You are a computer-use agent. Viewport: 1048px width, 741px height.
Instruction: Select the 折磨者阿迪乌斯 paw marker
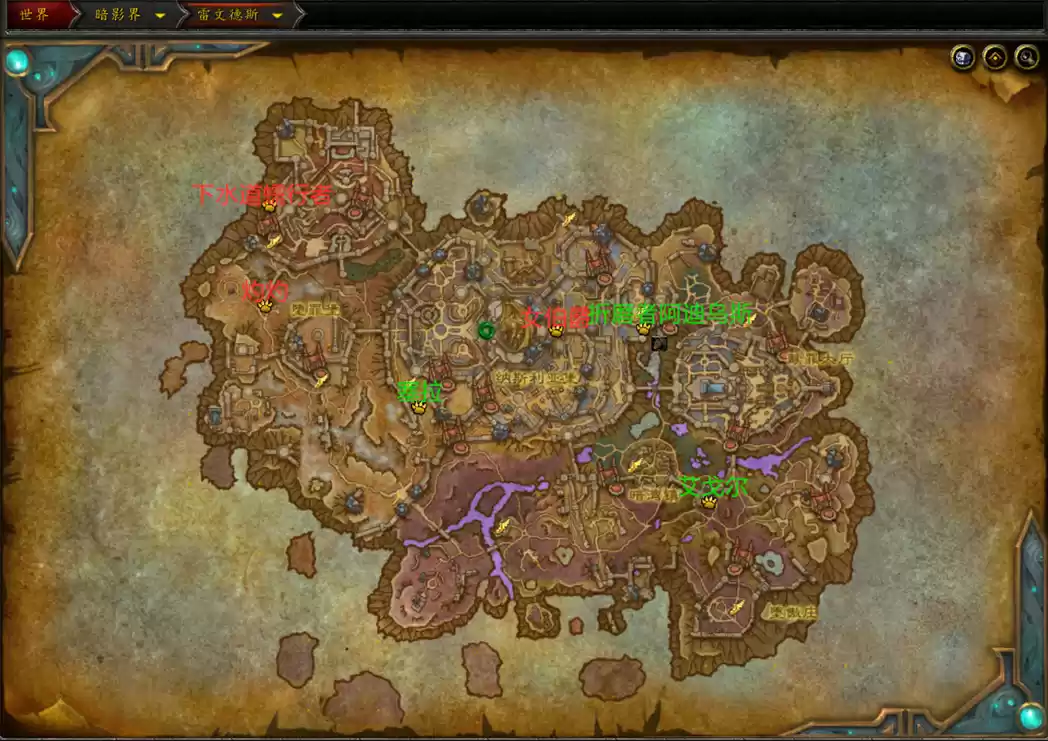click(x=643, y=328)
